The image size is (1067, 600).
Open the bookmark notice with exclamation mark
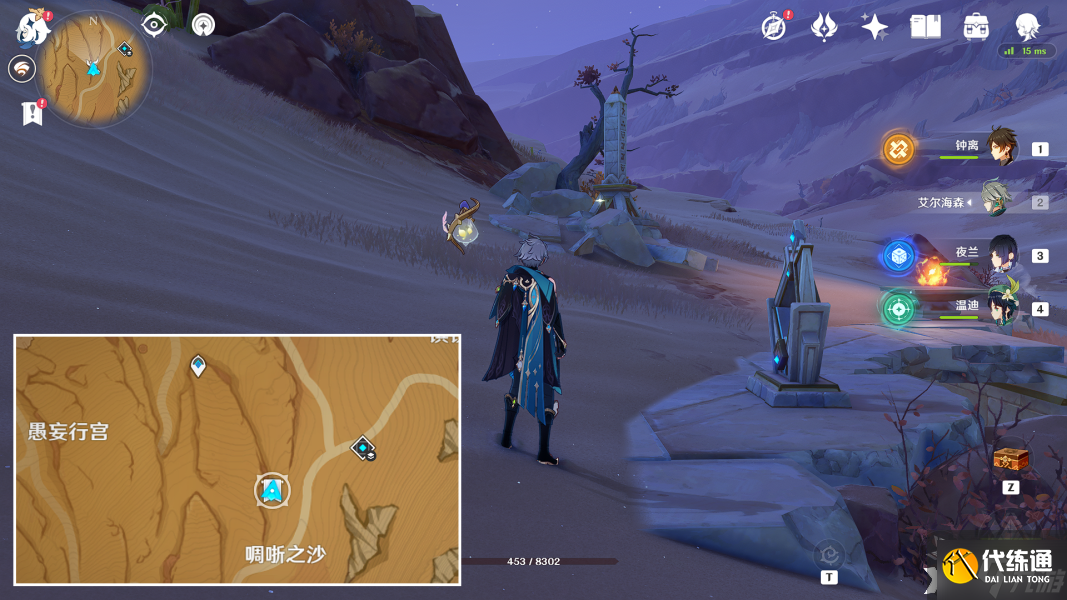32,112
